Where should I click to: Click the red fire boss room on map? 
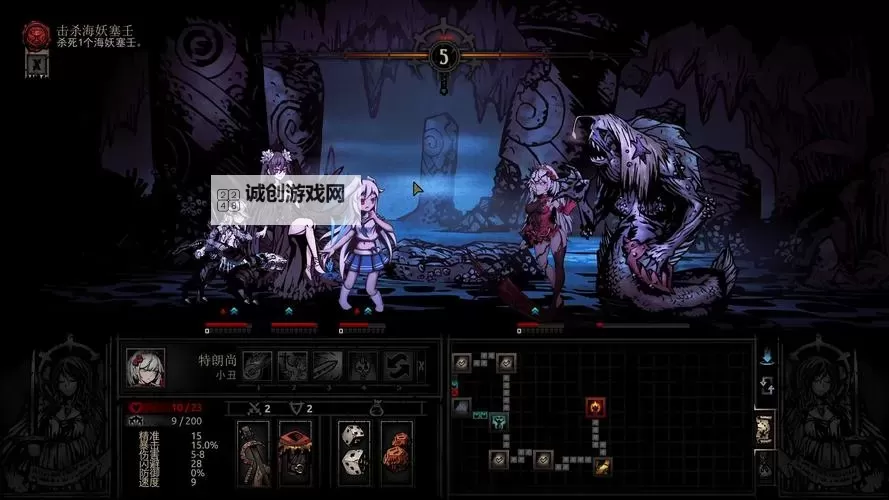click(x=593, y=407)
